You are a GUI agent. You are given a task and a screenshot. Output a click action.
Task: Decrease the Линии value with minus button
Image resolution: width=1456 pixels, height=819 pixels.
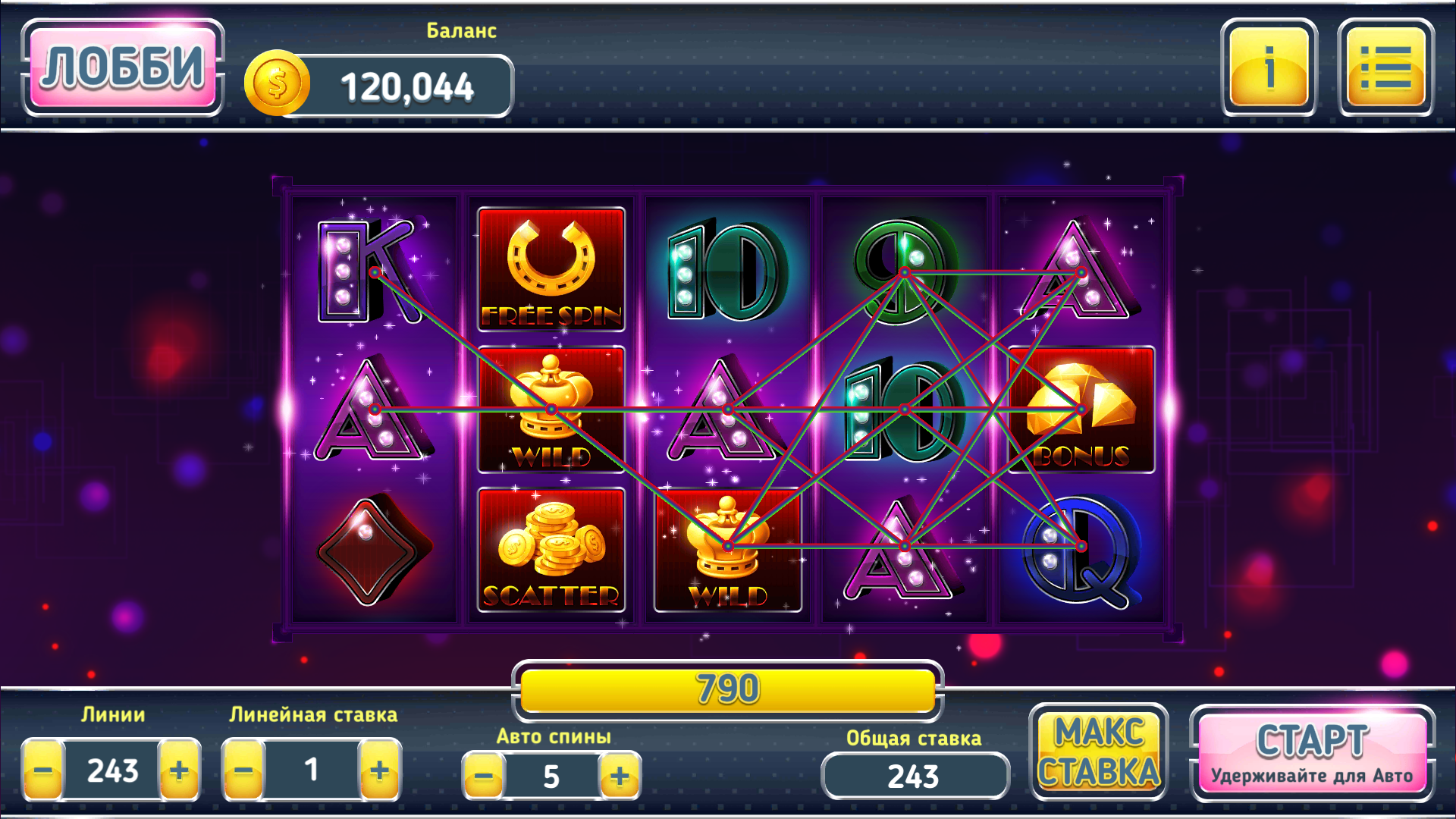click(x=42, y=771)
